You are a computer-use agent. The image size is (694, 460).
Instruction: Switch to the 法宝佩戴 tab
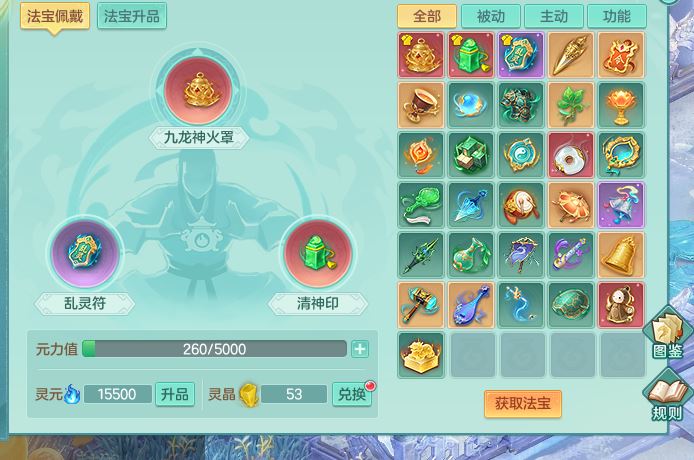pyautogui.click(x=56, y=16)
